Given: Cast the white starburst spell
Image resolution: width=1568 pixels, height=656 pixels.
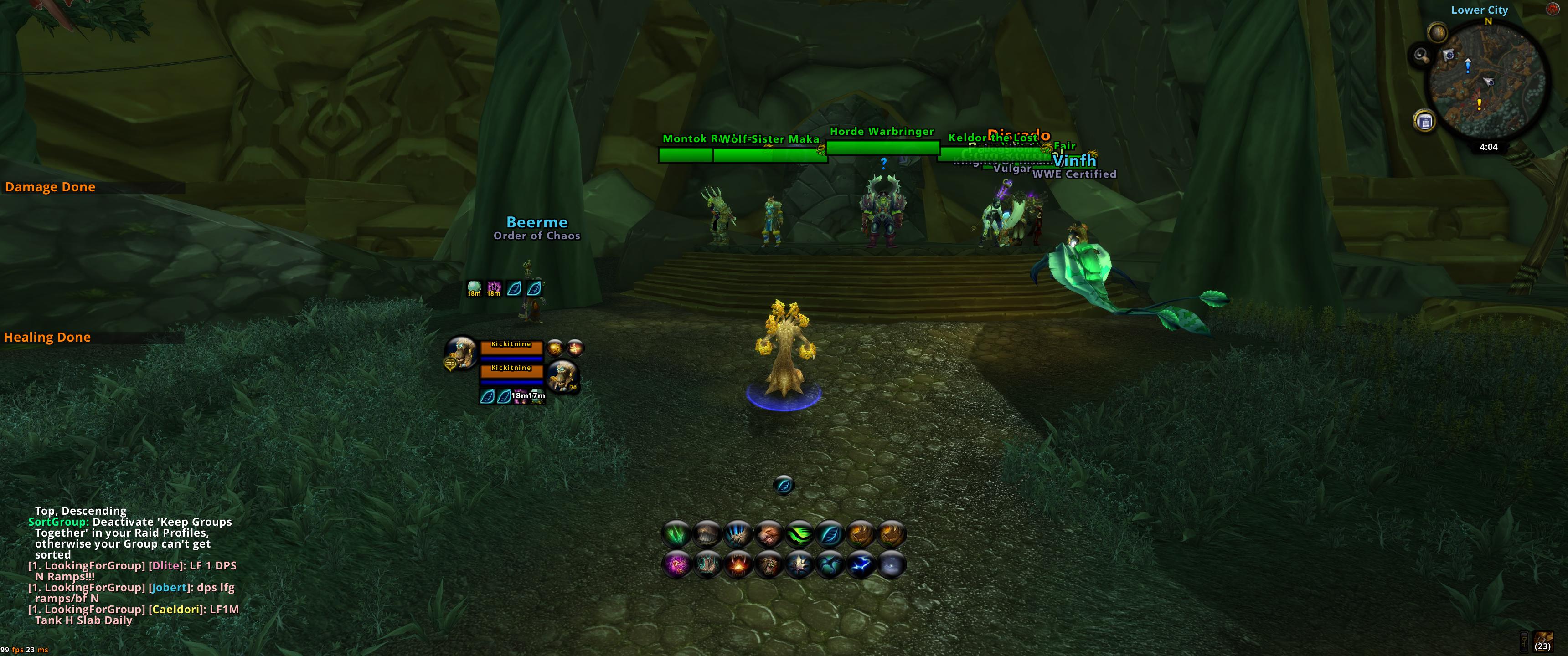Looking at the screenshot, I should [799, 565].
